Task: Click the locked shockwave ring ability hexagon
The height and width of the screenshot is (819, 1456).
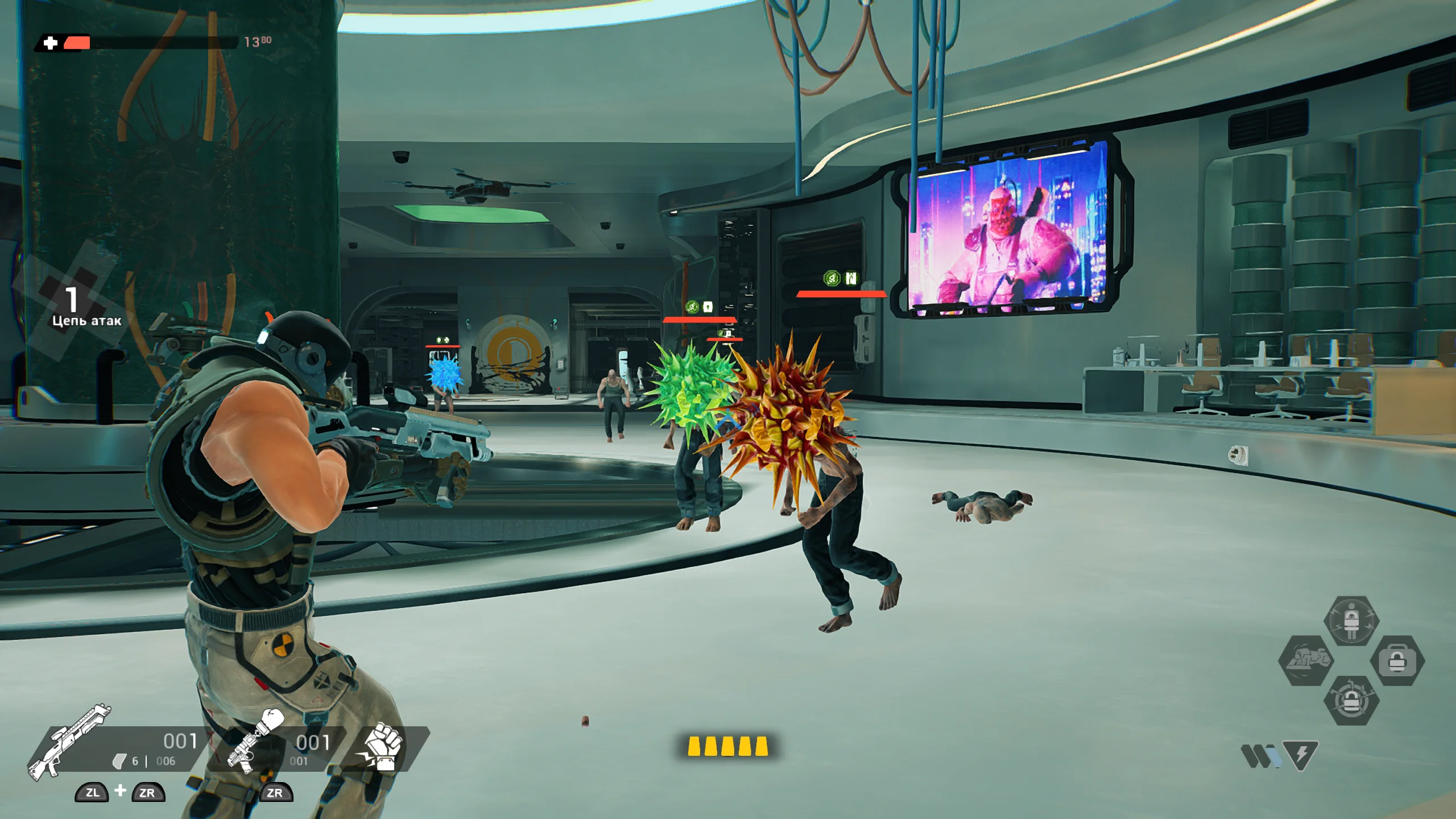Action: [1352, 701]
